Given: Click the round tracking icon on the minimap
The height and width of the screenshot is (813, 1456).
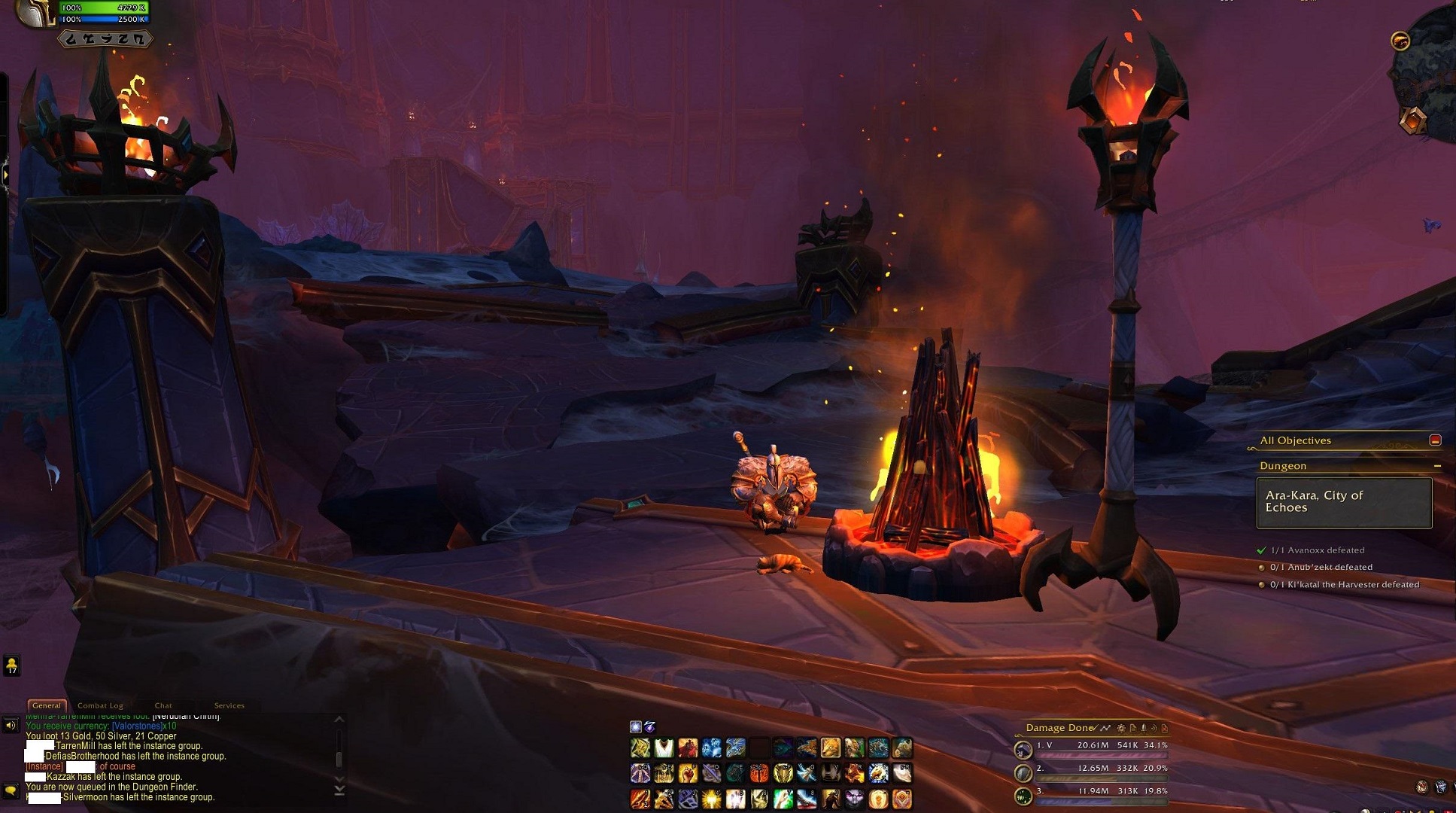Looking at the screenshot, I should click(1400, 41).
